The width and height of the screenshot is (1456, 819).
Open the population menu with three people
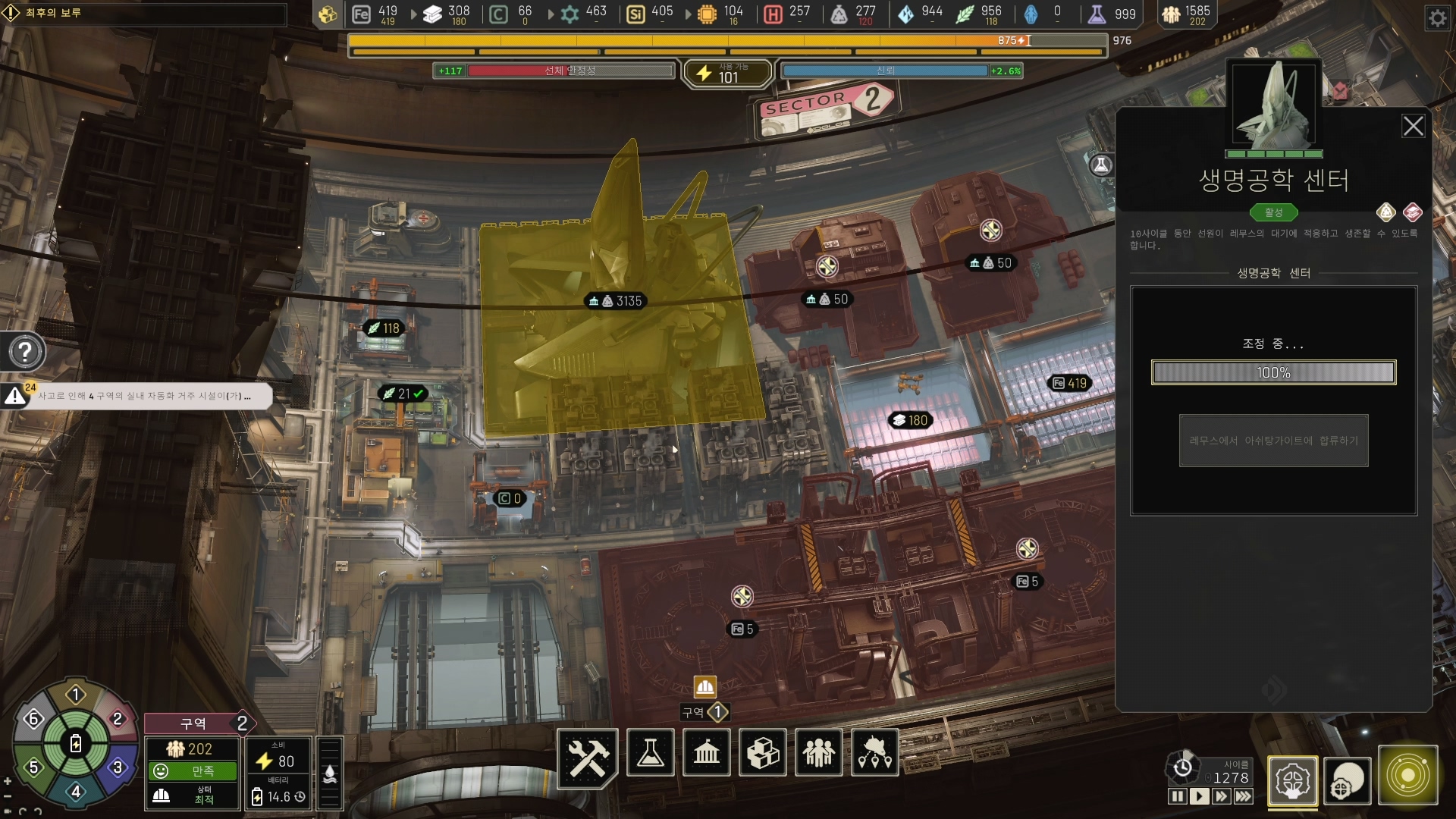pyautogui.click(x=819, y=753)
